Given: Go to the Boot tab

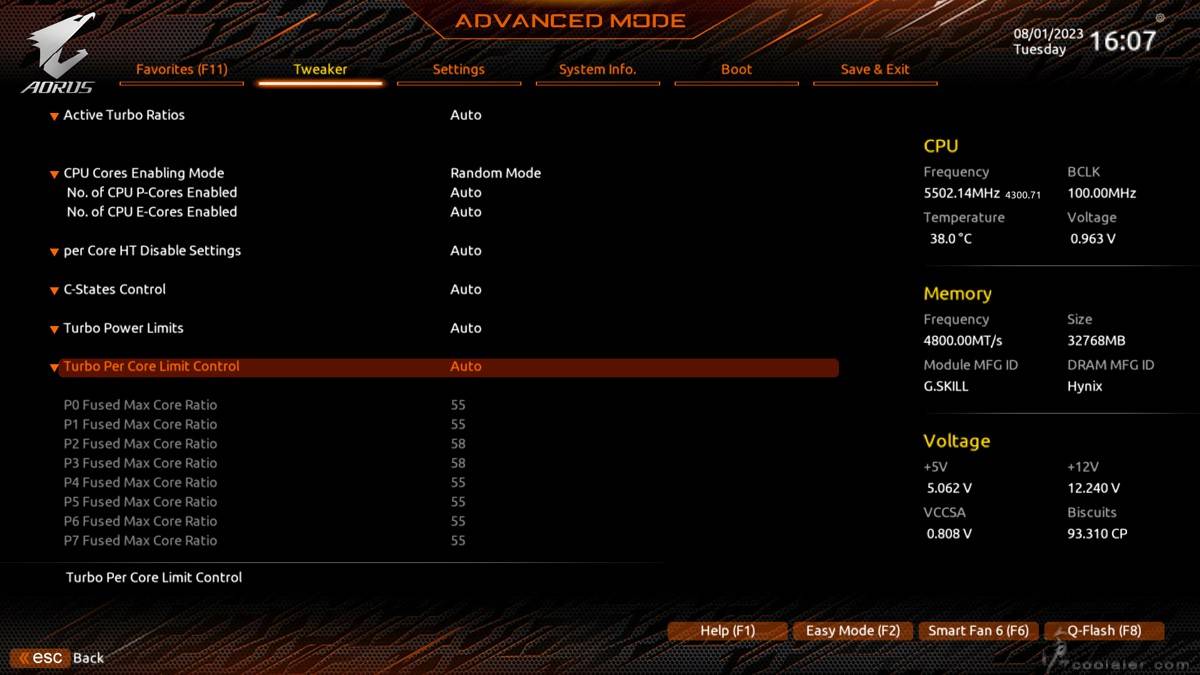Looking at the screenshot, I should point(736,70).
